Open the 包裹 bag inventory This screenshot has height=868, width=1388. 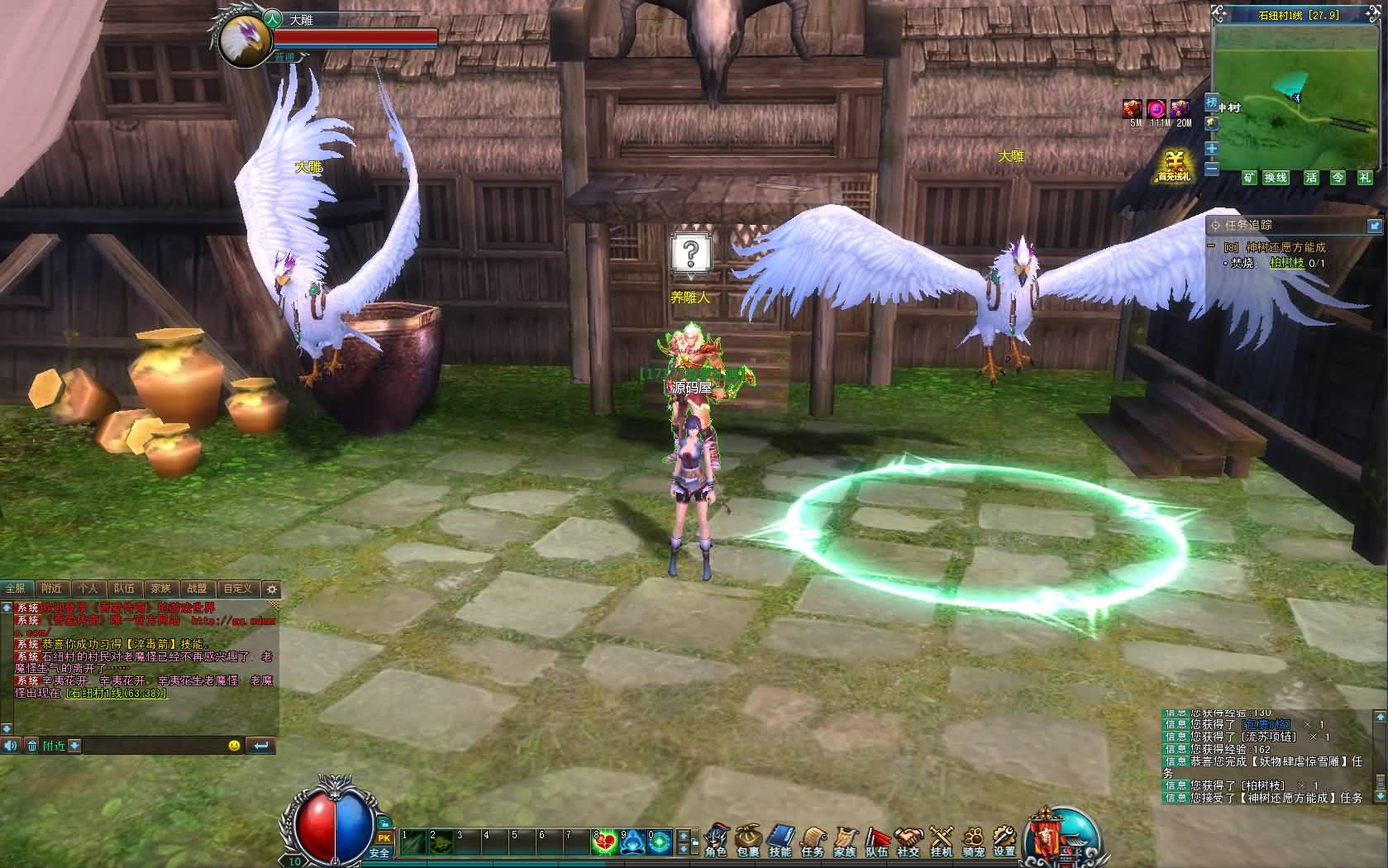pos(748,840)
